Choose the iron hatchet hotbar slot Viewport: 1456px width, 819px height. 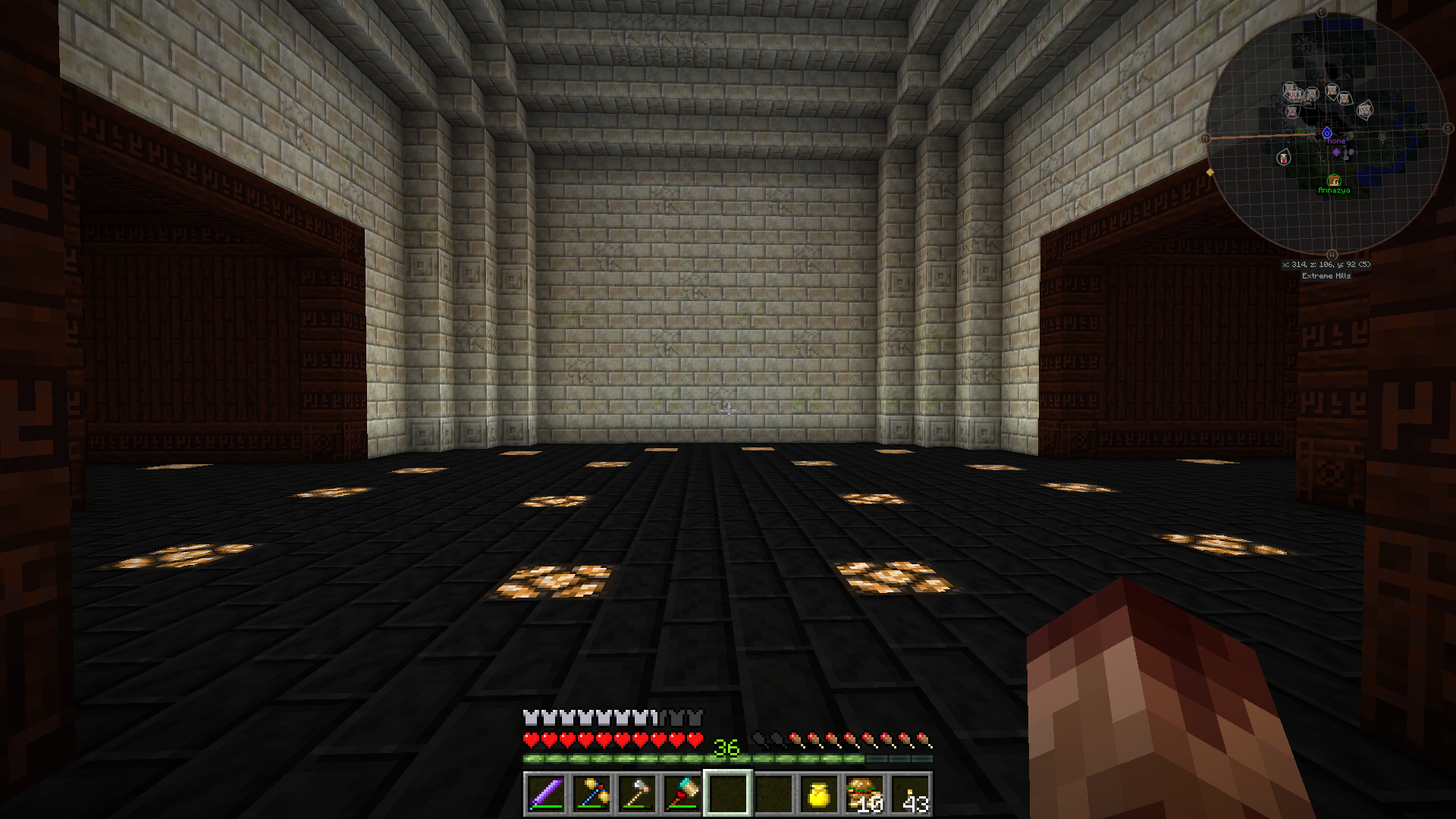(x=637, y=793)
